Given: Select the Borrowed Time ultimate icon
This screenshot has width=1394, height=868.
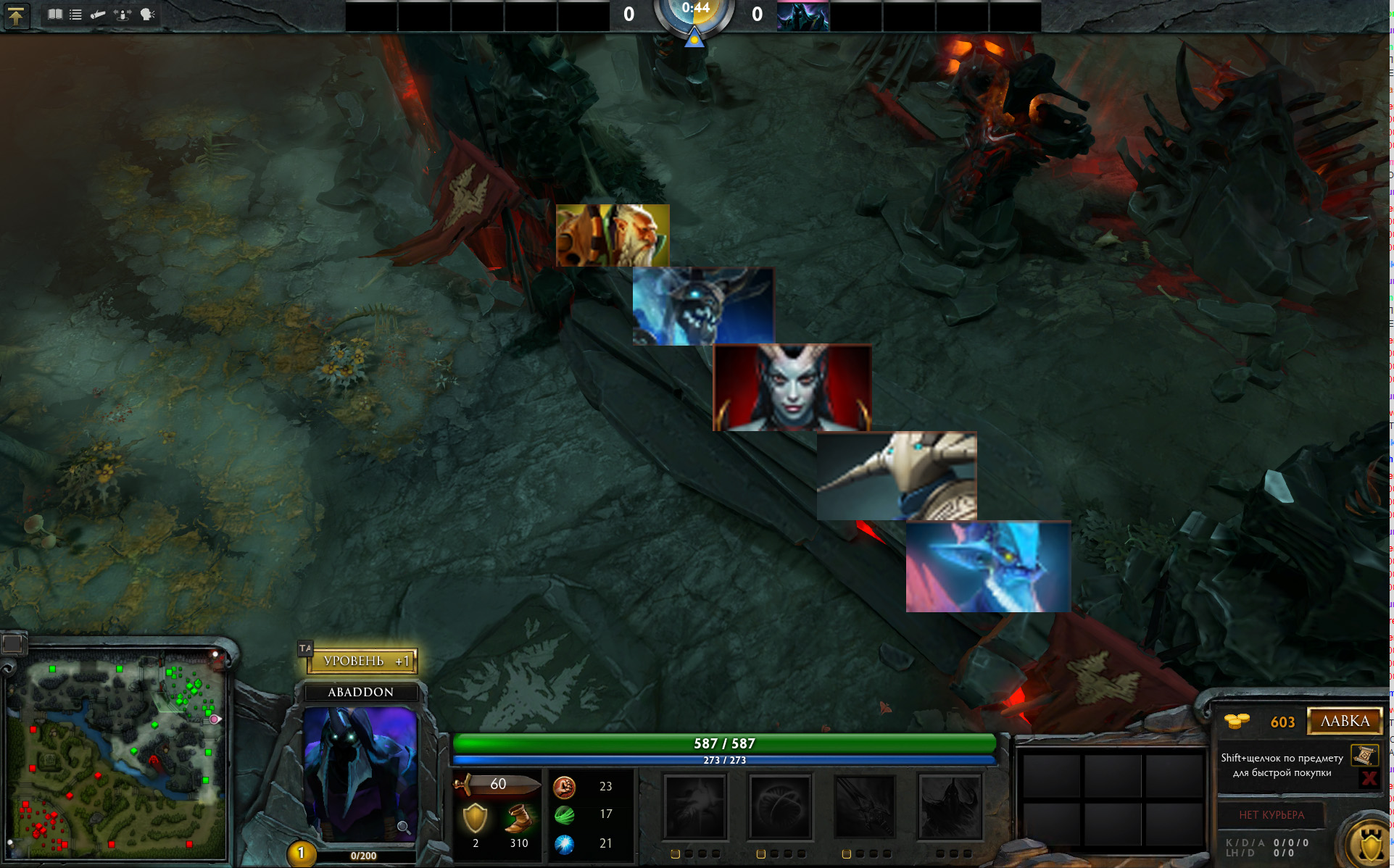Looking at the screenshot, I should point(950,806).
